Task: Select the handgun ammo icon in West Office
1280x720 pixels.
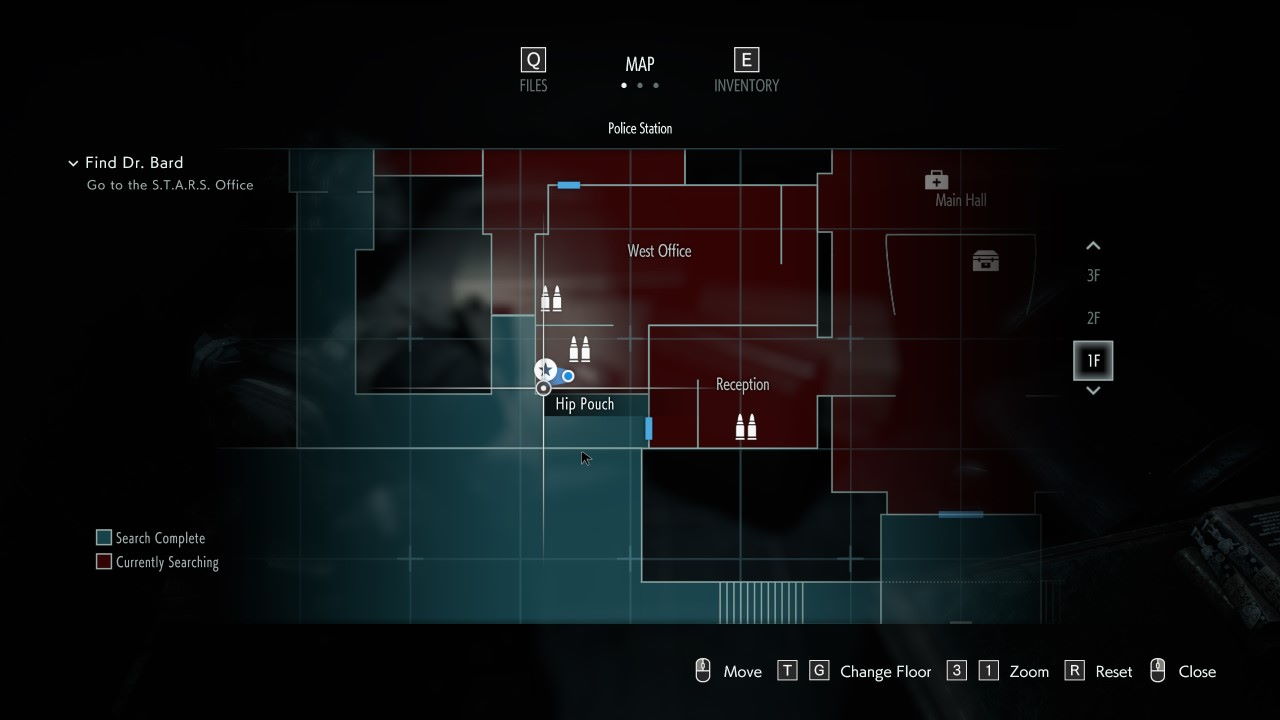Action: [x=552, y=297]
